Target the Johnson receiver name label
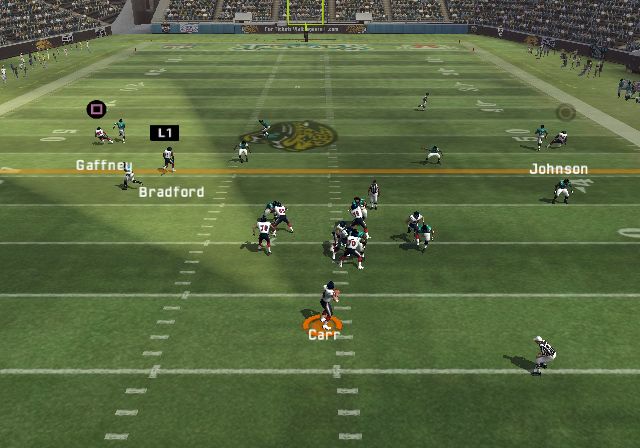The image size is (640, 448). (x=558, y=169)
